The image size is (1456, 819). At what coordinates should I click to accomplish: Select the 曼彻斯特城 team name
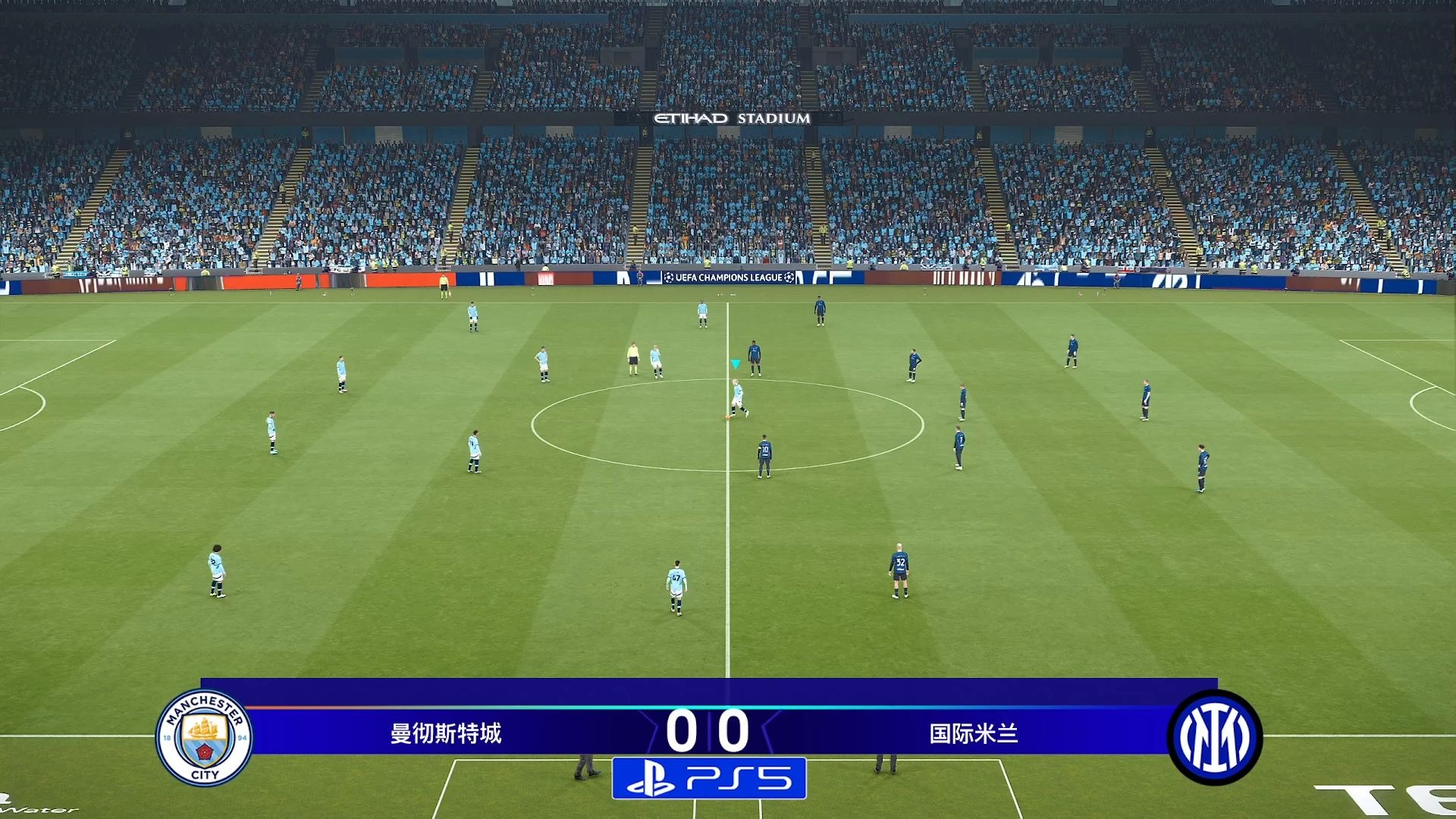[446, 733]
